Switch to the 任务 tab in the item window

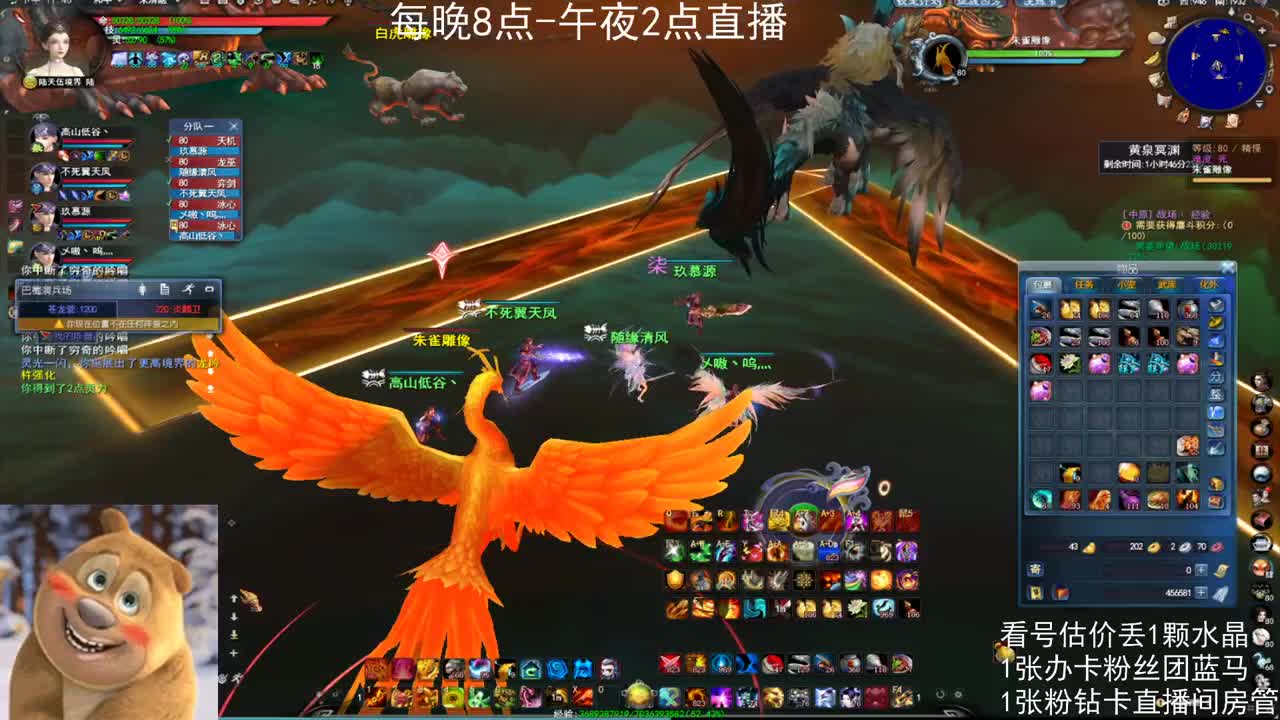1085,284
